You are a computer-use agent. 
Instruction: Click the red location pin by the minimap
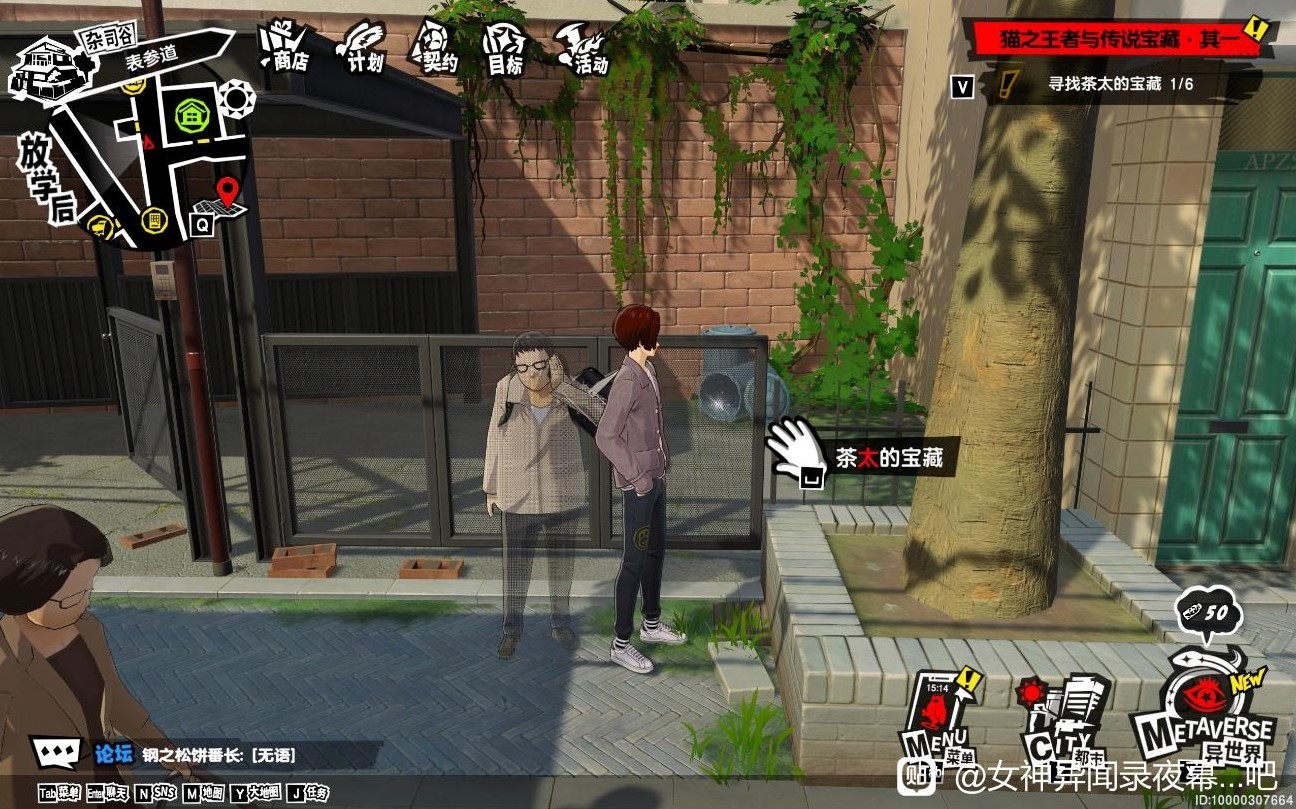point(230,190)
